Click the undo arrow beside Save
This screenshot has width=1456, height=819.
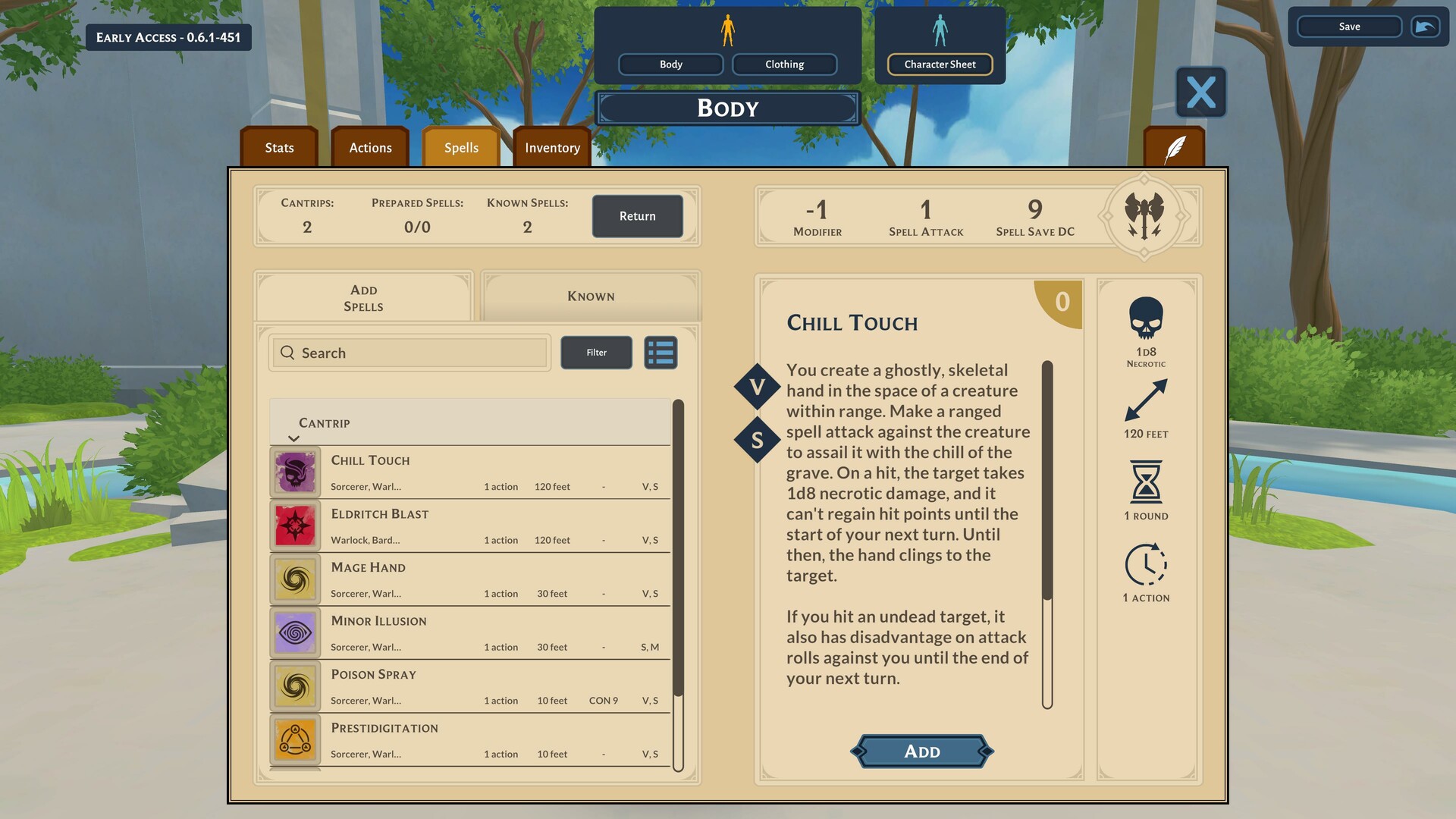pyautogui.click(x=1424, y=27)
